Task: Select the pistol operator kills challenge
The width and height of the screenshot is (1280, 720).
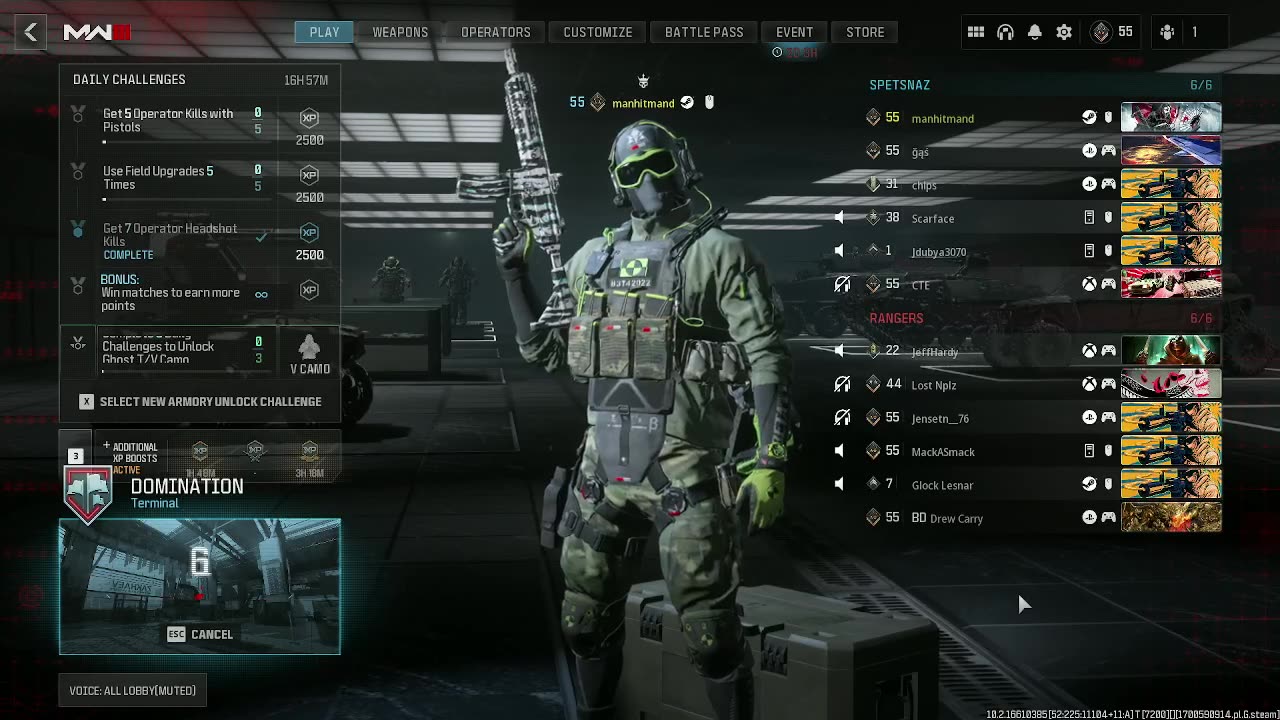Action: click(168, 121)
